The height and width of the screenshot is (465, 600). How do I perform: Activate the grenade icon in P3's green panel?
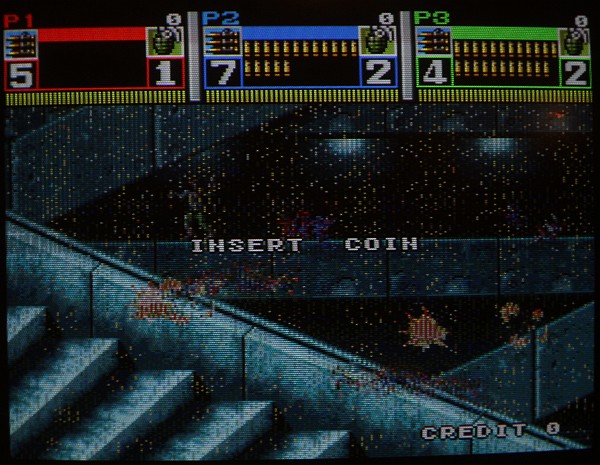(575, 43)
